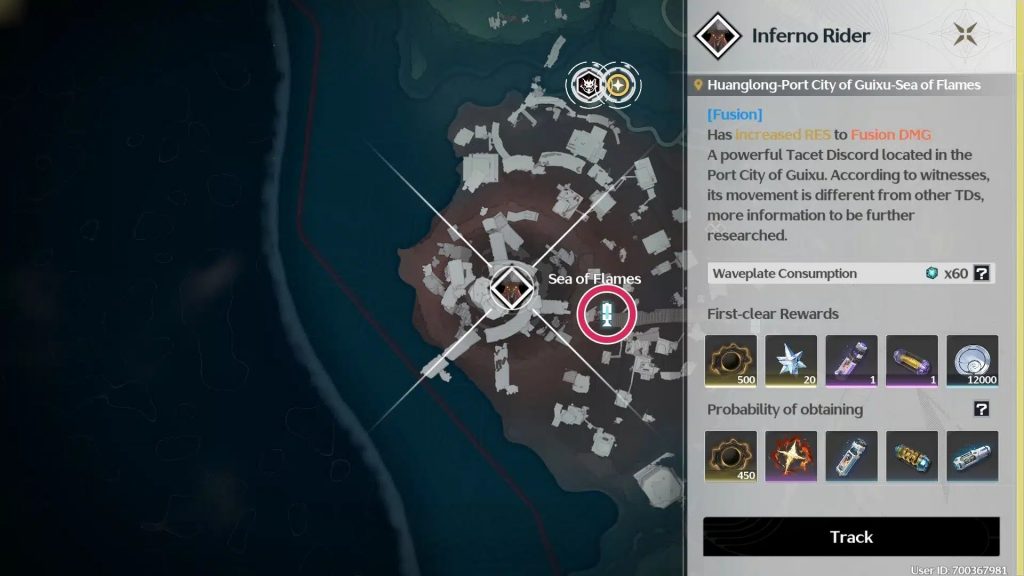The width and height of the screenshot is (1024, 576).
Task: Click the red-circled Sea of Flames beacon marker
Action: (607, 315)
